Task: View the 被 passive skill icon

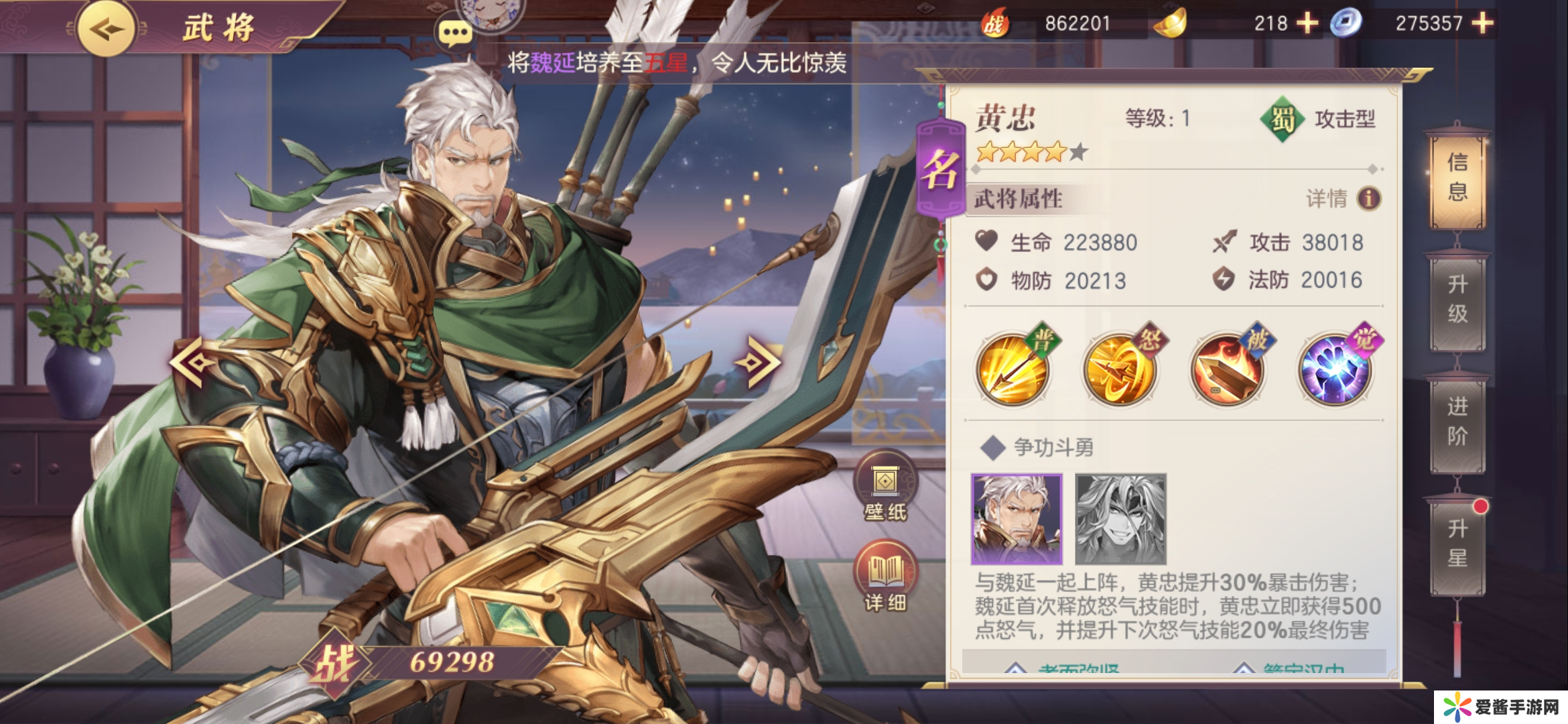Action: coord(1227,369)
